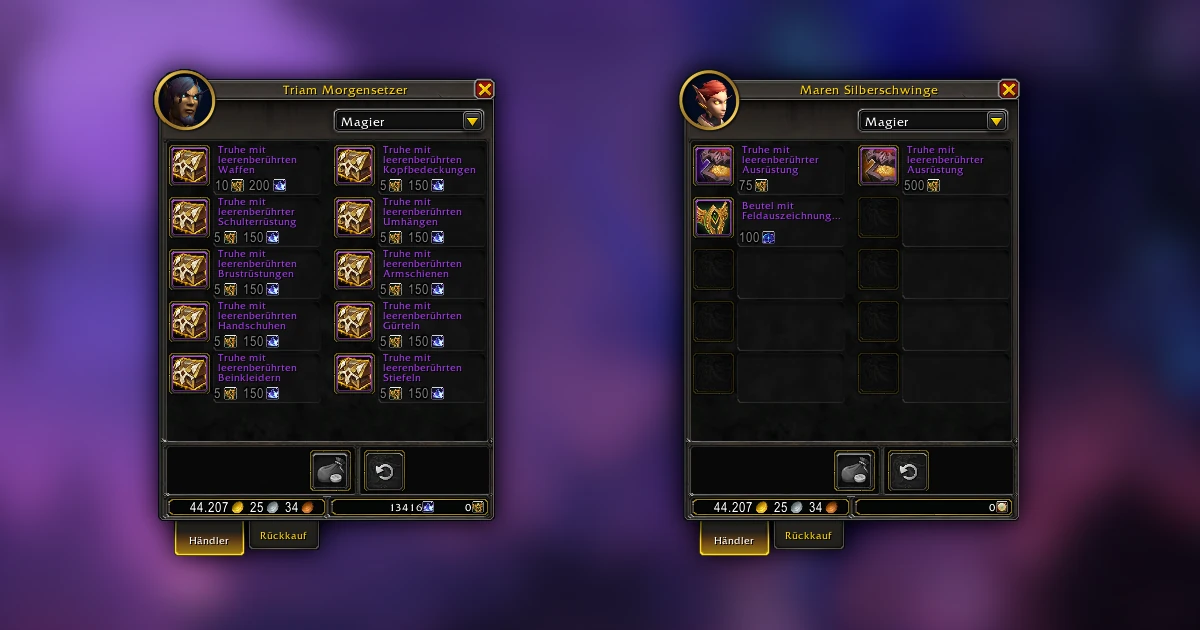Choose Truhe mit leerenberührten Brustrüstungen
The image size is (1200, 630).
click(189, 270)
